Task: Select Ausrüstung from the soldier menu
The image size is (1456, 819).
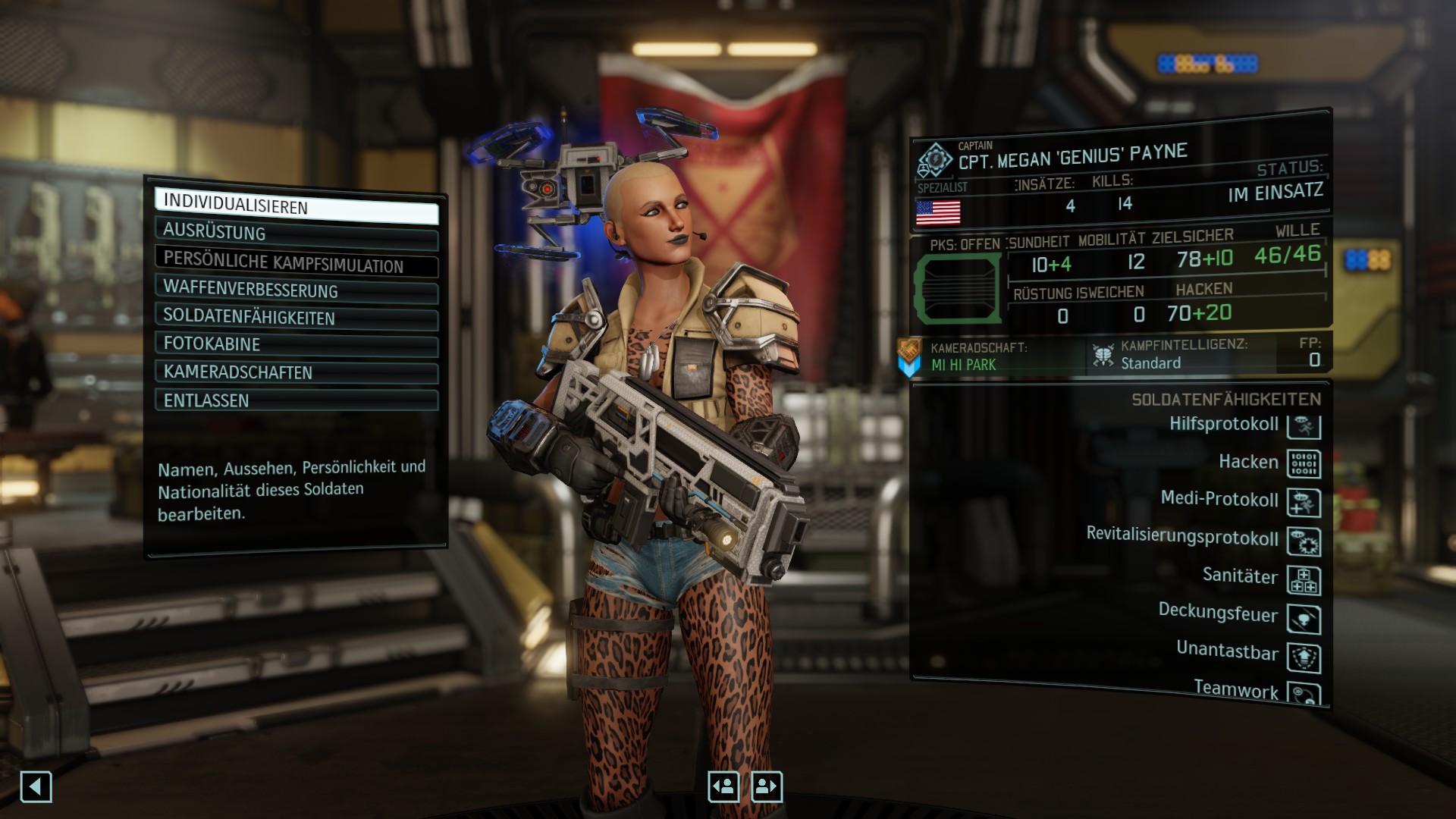Action: 296,234
